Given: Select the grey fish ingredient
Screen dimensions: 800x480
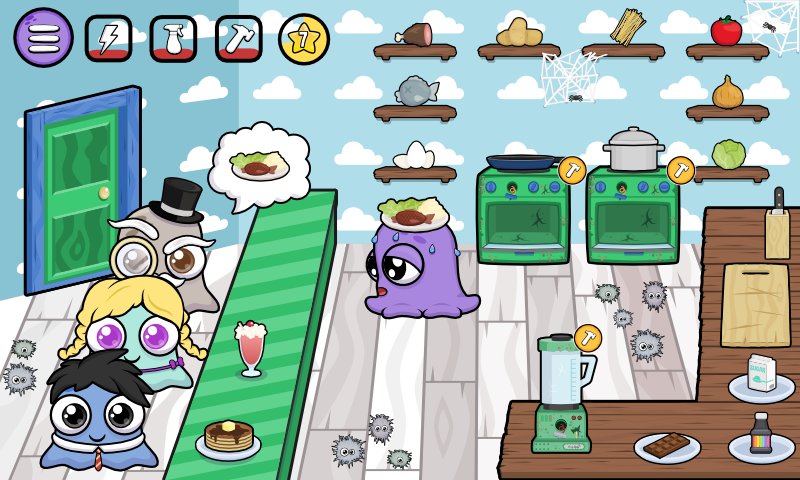Looking at the screenshot, I should point(416,91).
